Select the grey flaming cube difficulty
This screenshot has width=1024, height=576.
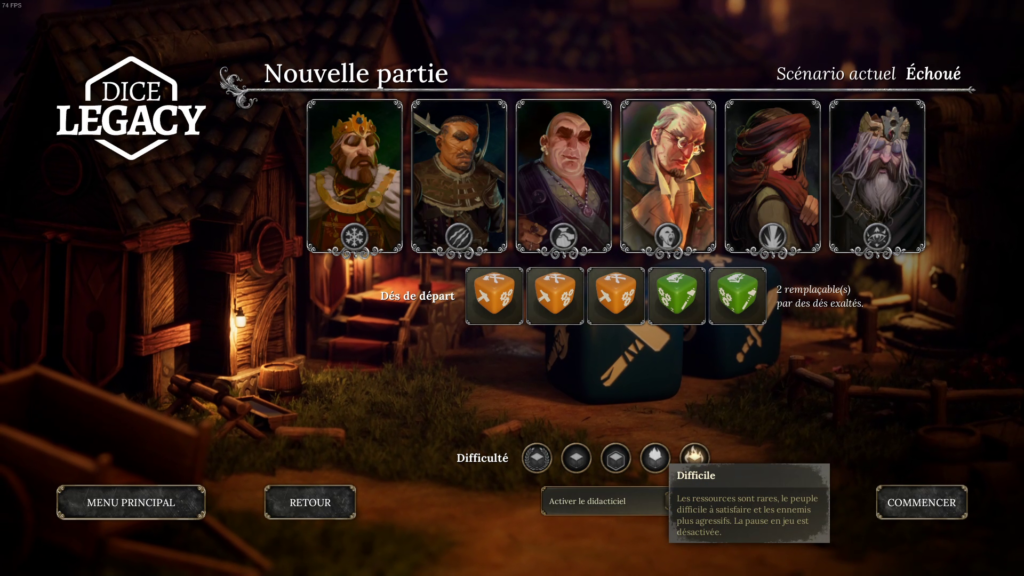click(x=655, y=458)
